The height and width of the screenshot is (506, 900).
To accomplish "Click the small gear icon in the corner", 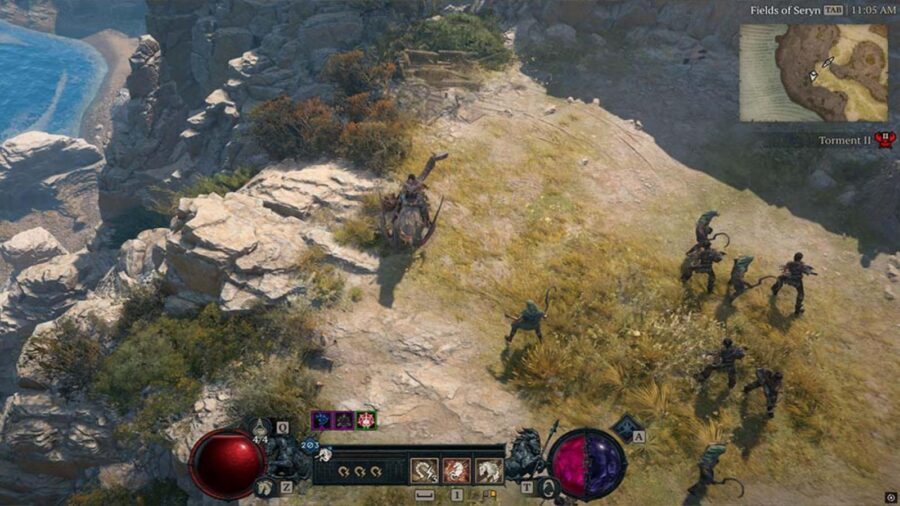I will (890, 497).
